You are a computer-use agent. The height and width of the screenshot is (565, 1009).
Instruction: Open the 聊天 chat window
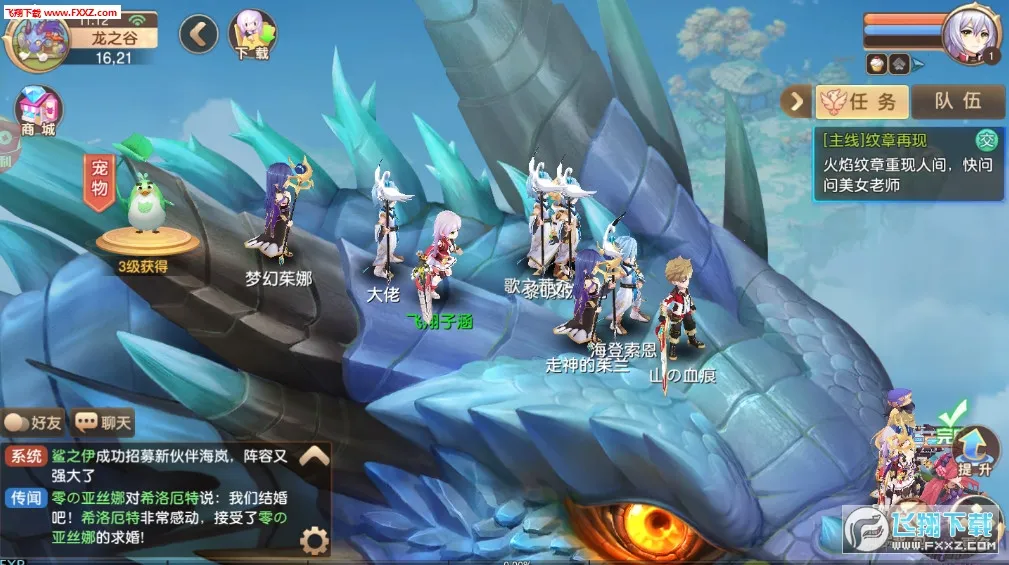point(104,423)
